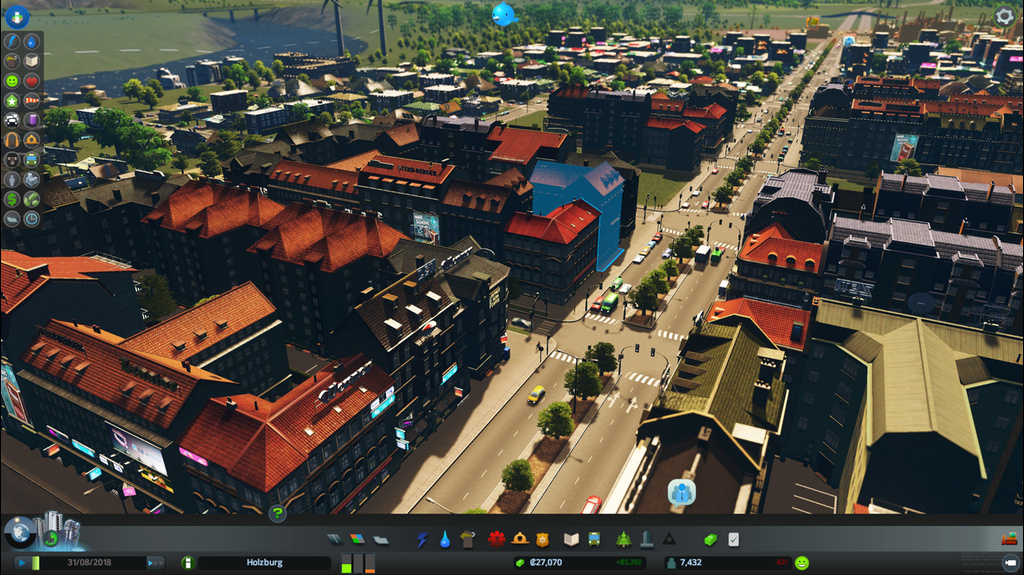This screenshot has height=575, width=1024.
Task: Click the play/pause simulation button
Action: tap(21, 563)
